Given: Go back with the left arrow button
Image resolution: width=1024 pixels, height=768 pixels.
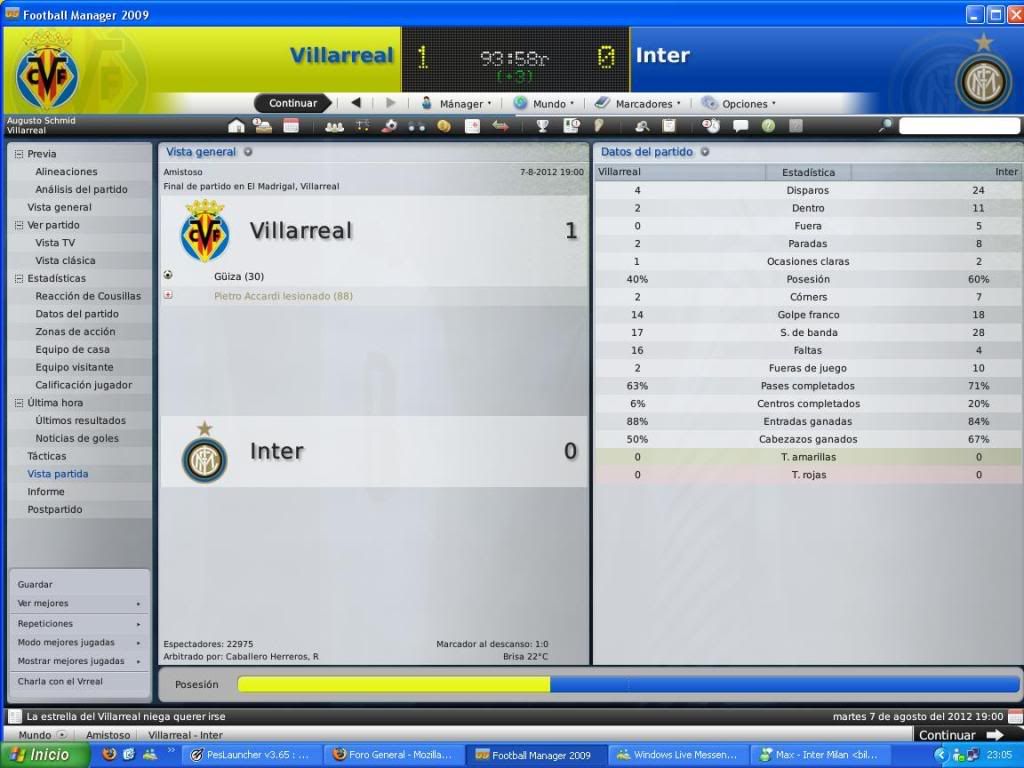Looking at the screenshot, I should coord(355,103).
